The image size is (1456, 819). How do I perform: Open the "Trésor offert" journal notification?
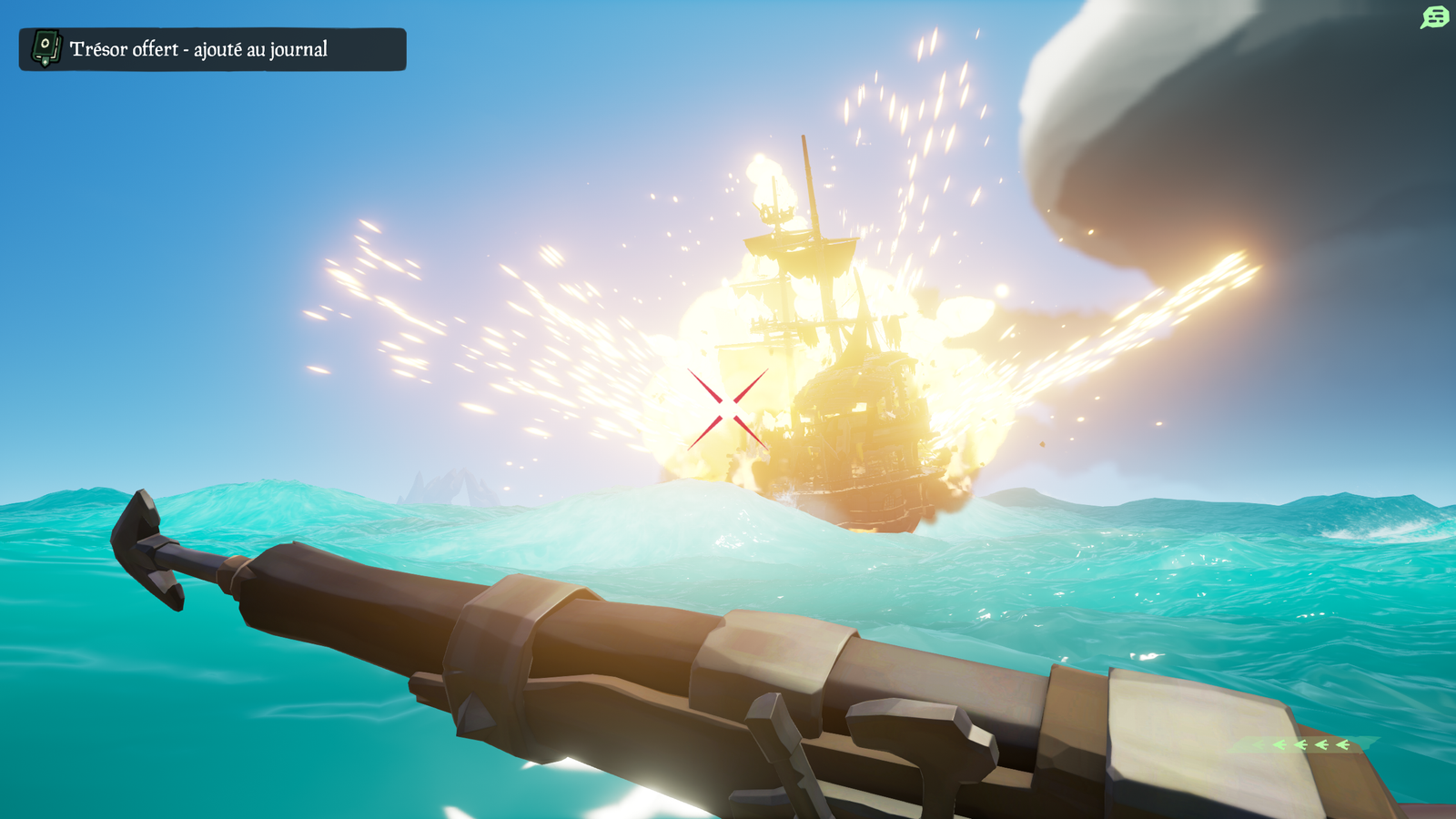coord(212,49)
